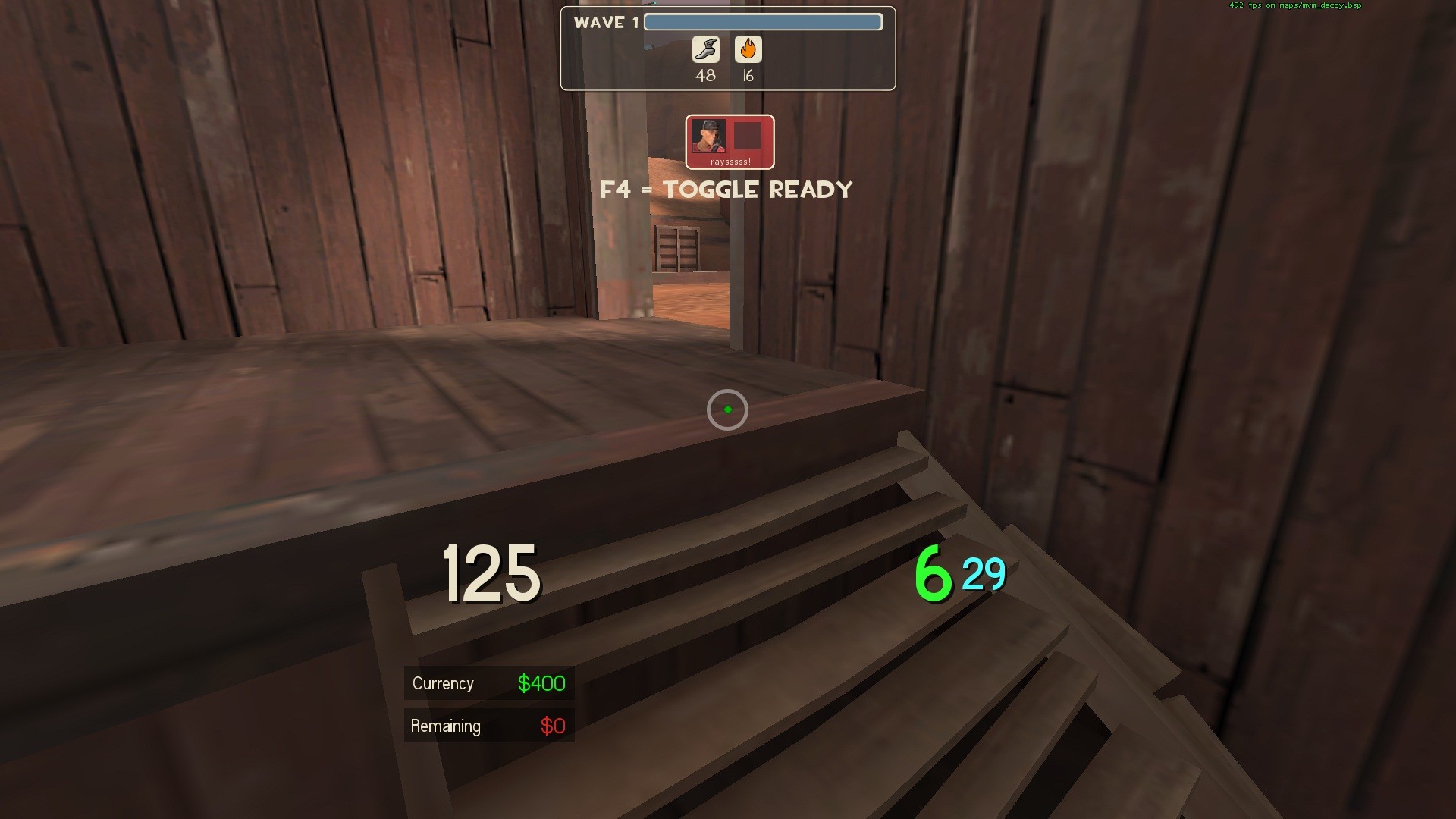Toggle the raysssss! player ready panel
Screen dimensions: 1456x819
click(730, 142)
